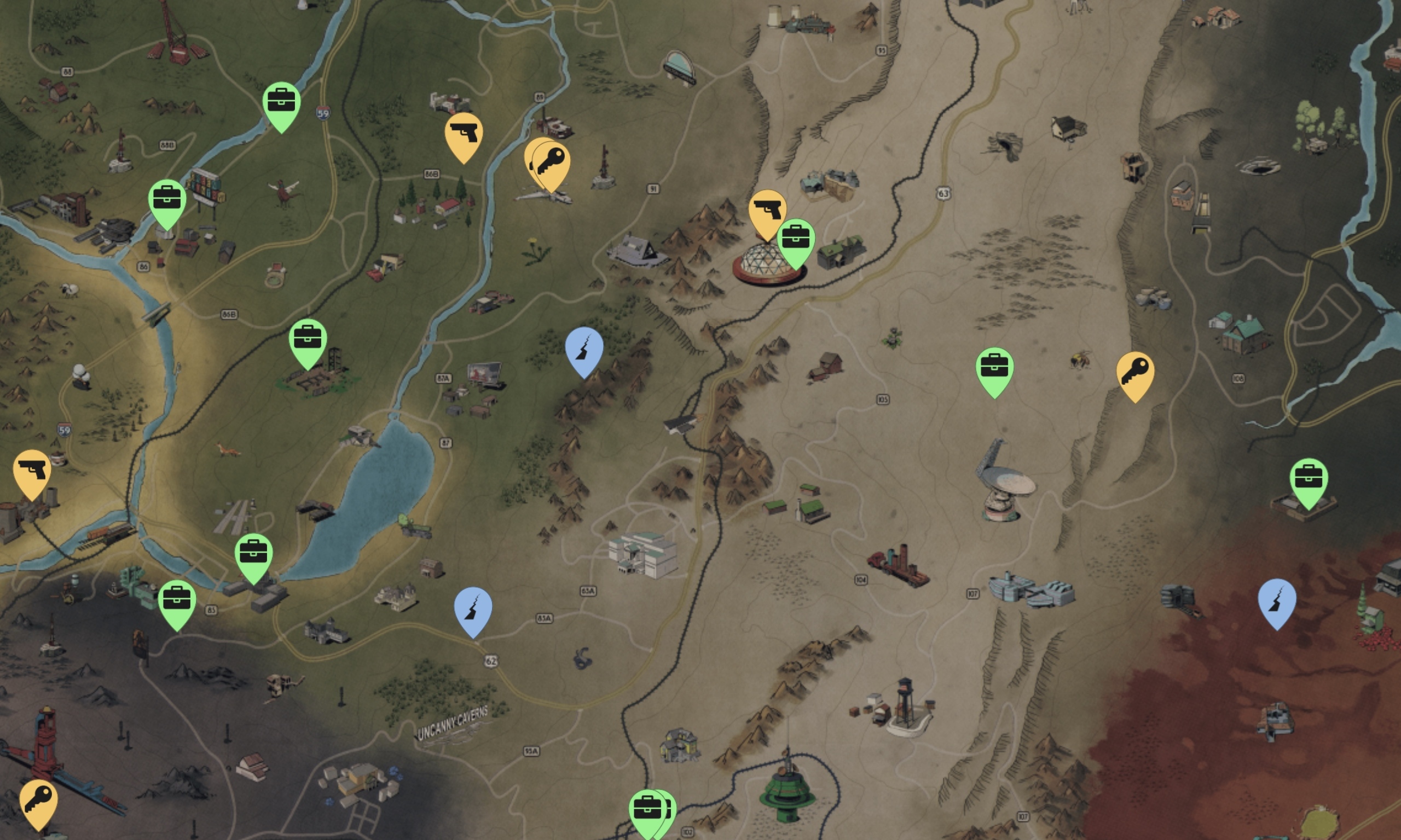This screenshot has height=840, width=1401.
Task: Click the key marker in the bottom-left corner
Action: 38,800
